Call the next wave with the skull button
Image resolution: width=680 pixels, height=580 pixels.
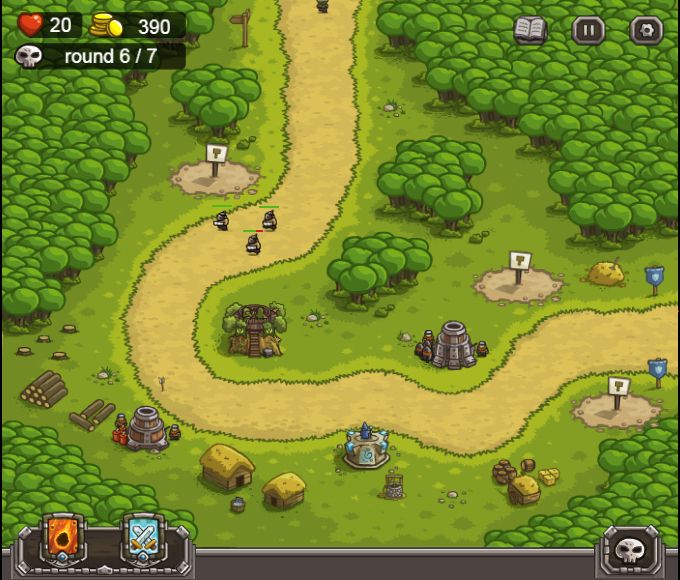point(630,549)
